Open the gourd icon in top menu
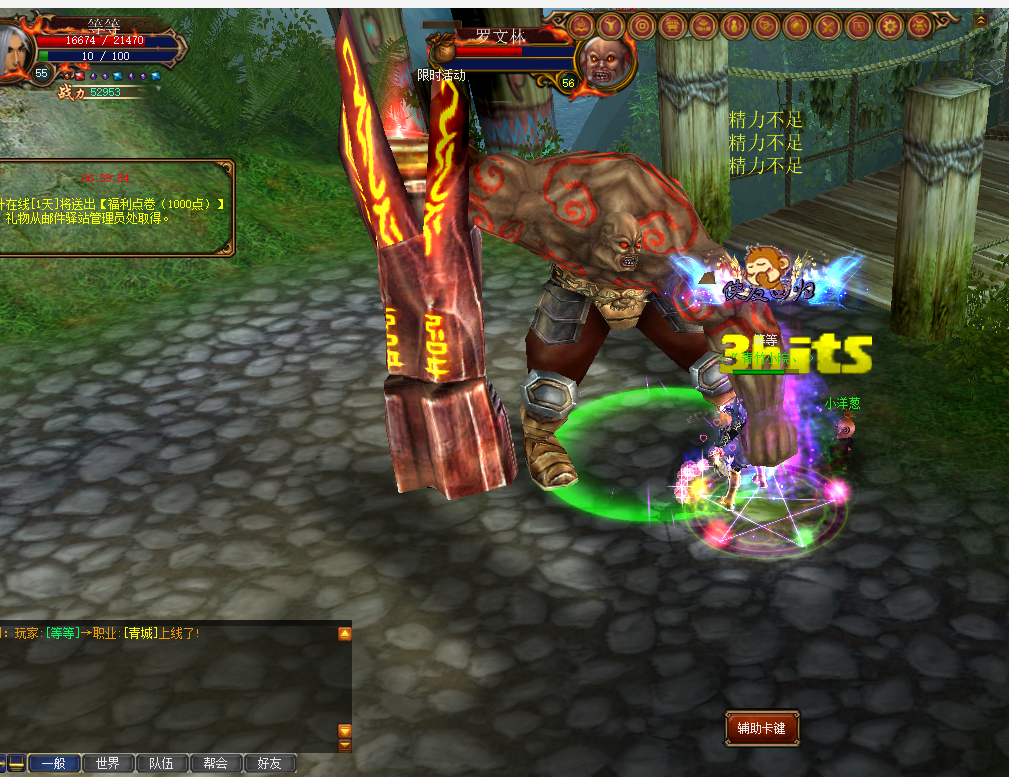The width and height of the screenshot is (1009, 777). coord(734,26)
